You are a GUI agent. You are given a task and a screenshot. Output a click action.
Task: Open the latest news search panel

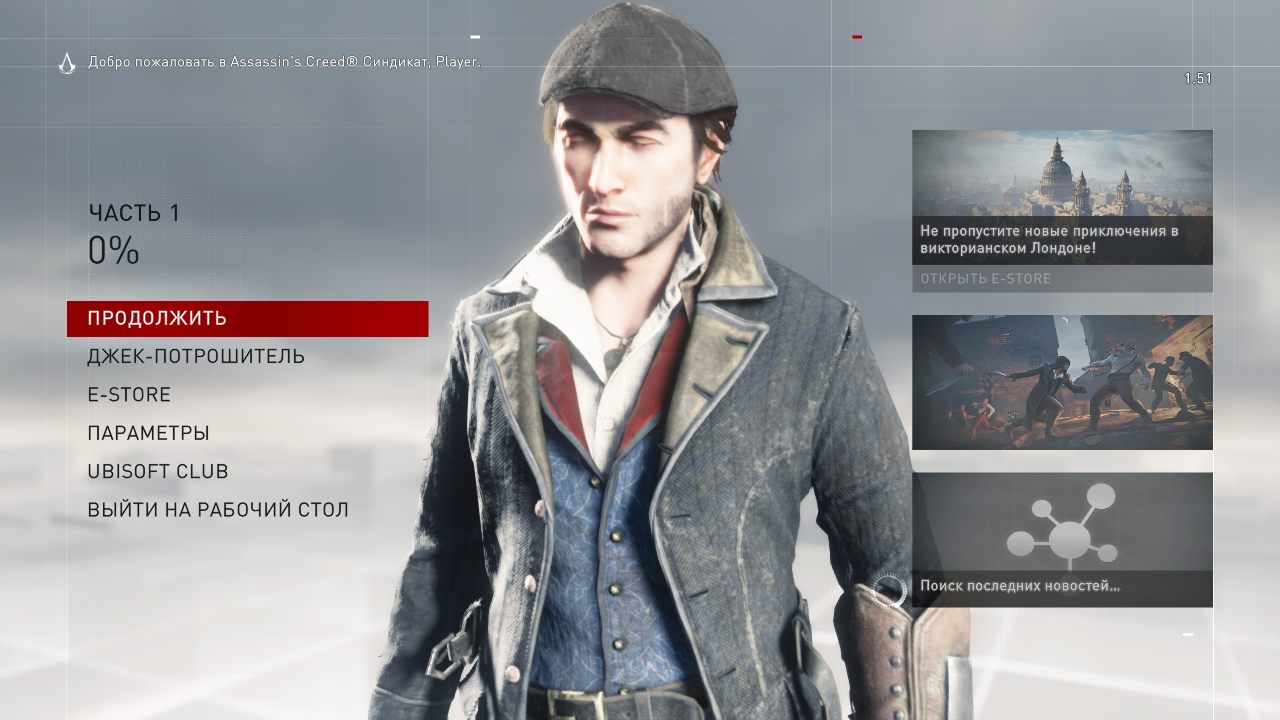coord(1062,540)
